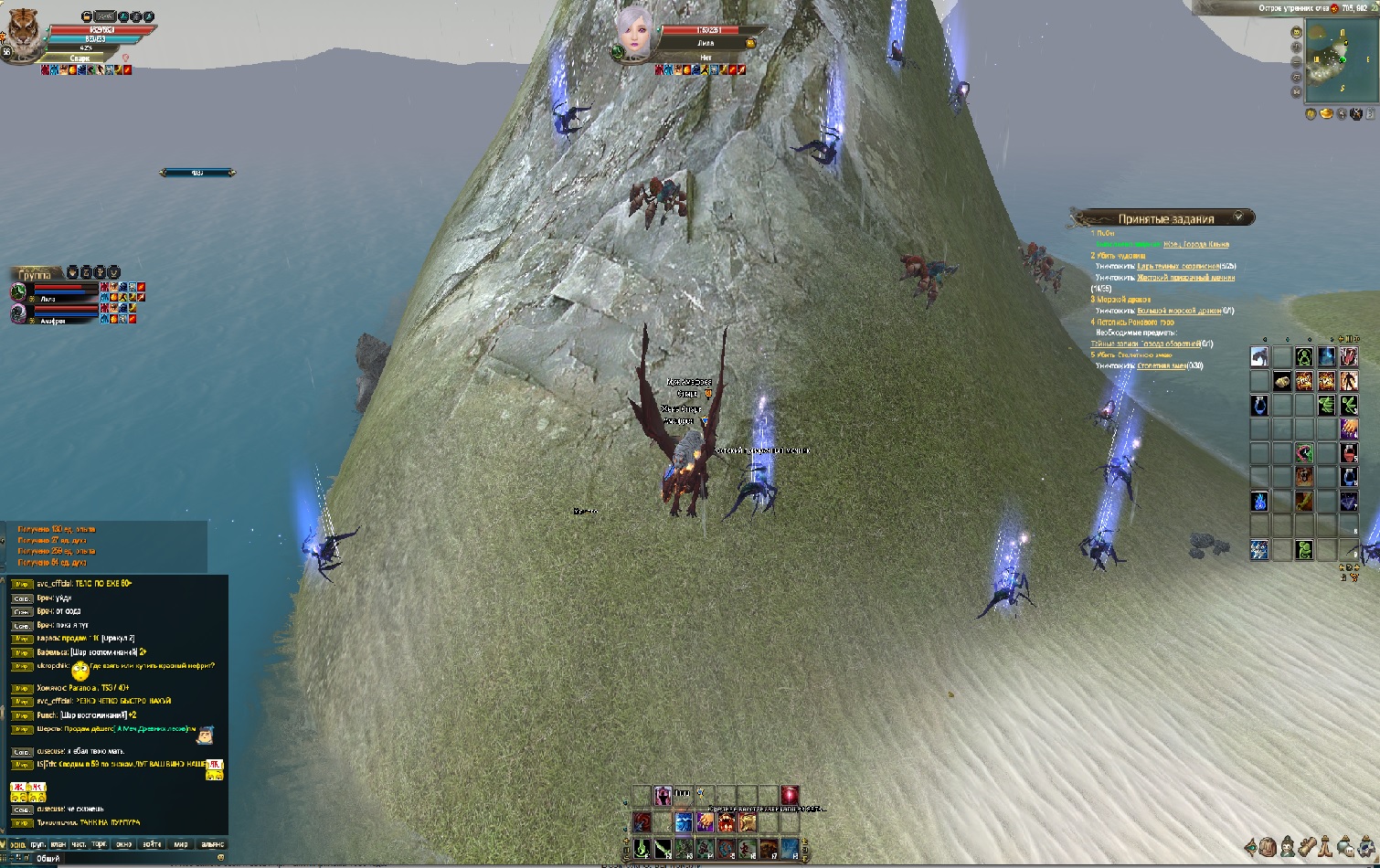1380x868 pixels.
Task: Select the horse mount icon slot
Action: coord(1259,357)
